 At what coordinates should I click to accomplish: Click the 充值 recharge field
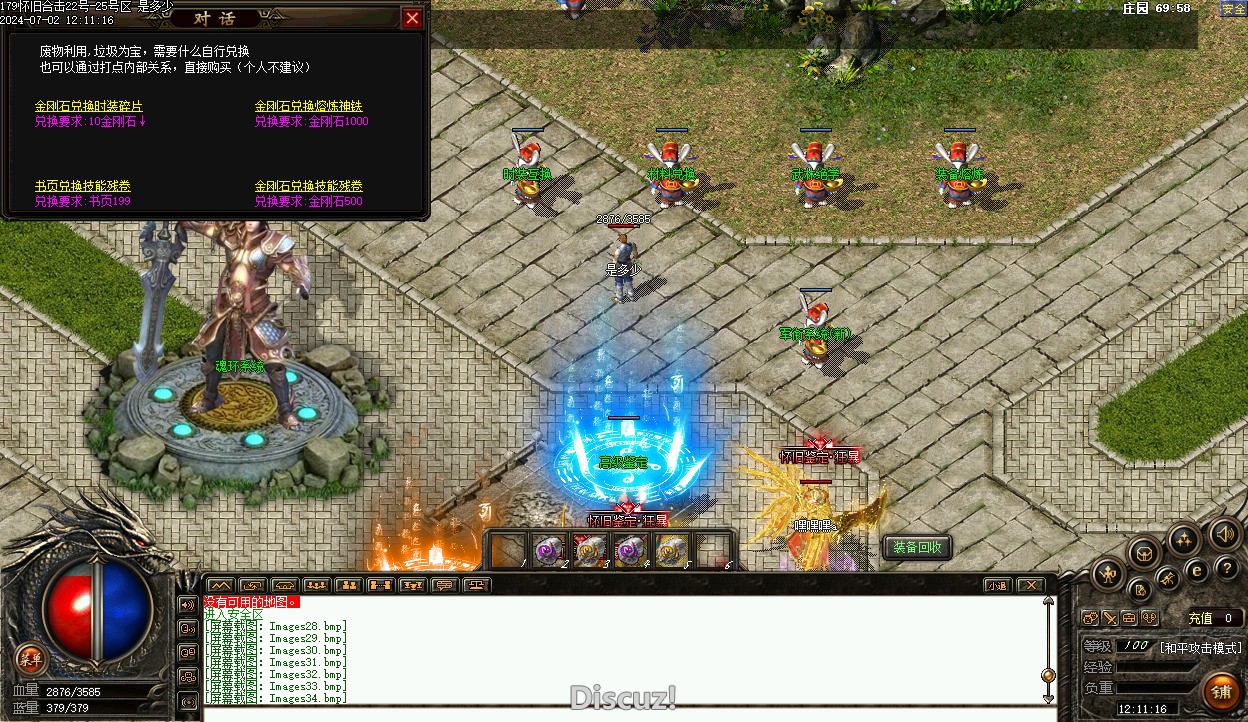click(1214, 618)
